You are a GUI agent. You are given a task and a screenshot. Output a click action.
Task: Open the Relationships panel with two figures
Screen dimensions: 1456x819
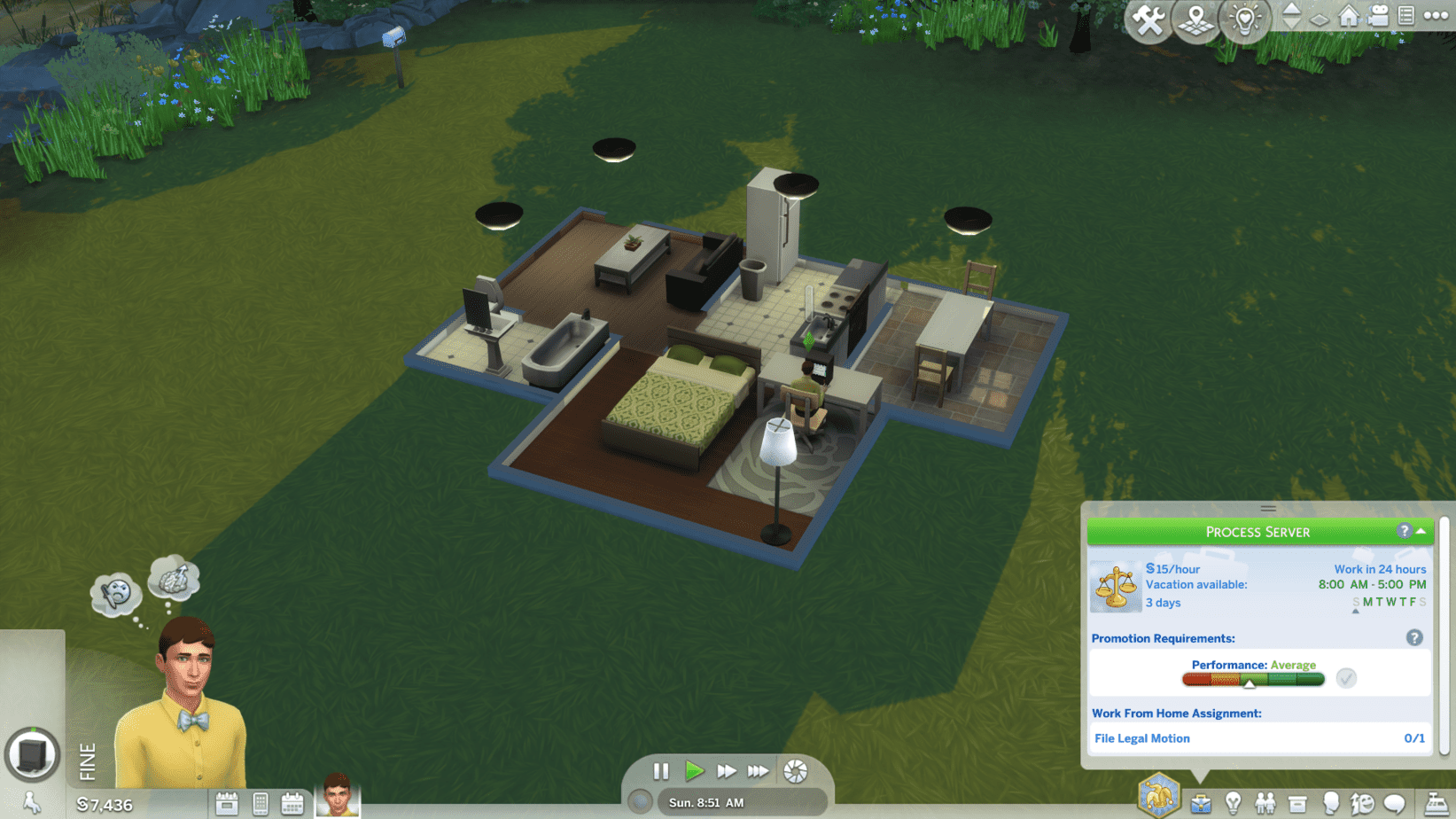point(1265,804)
